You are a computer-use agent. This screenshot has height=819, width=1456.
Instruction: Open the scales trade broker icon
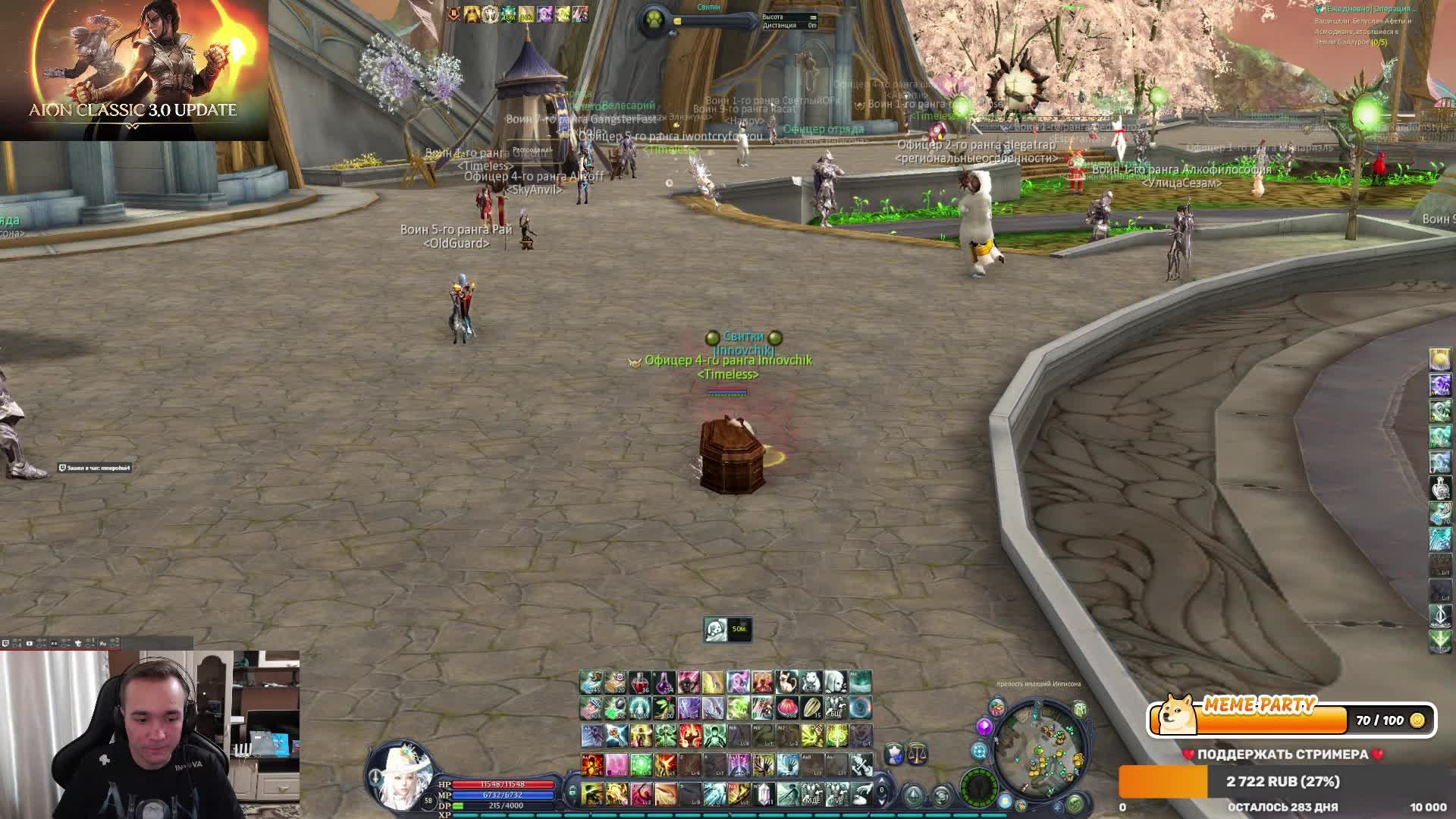pos(917,753)
